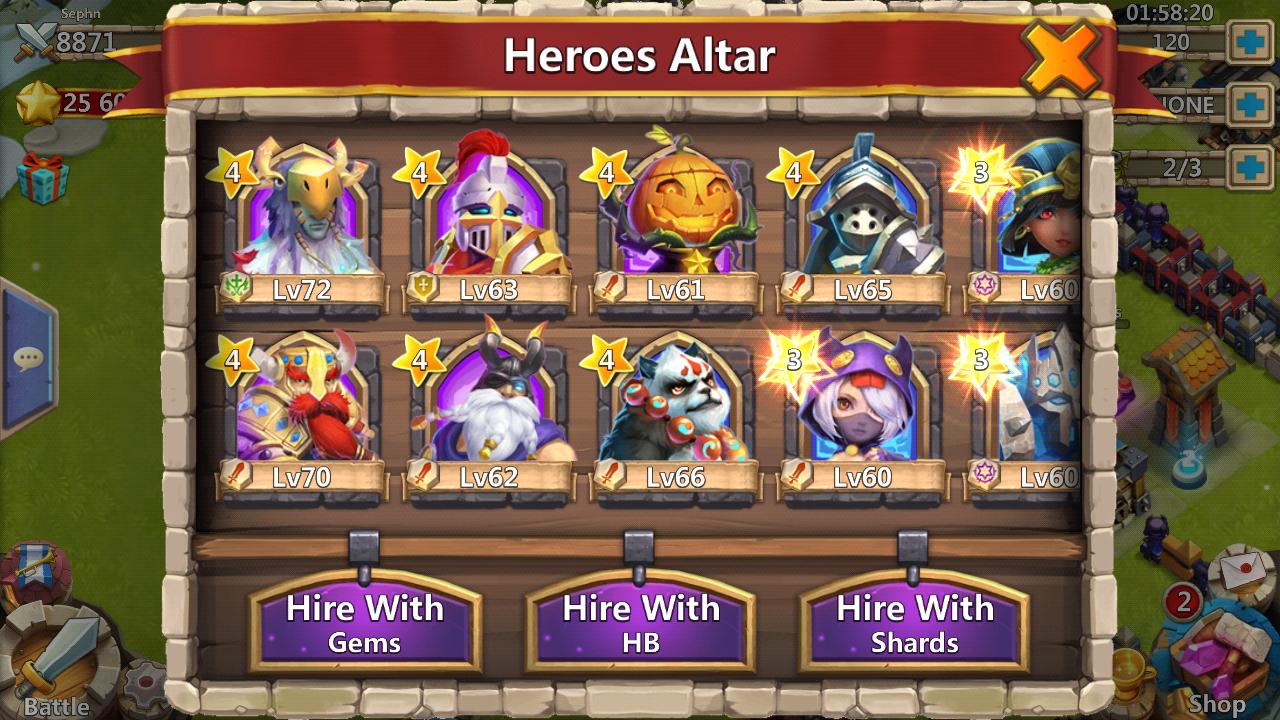Choose Hire With Gems
The width and height of the screenshot is (1280, 720).
pos(365,621)
